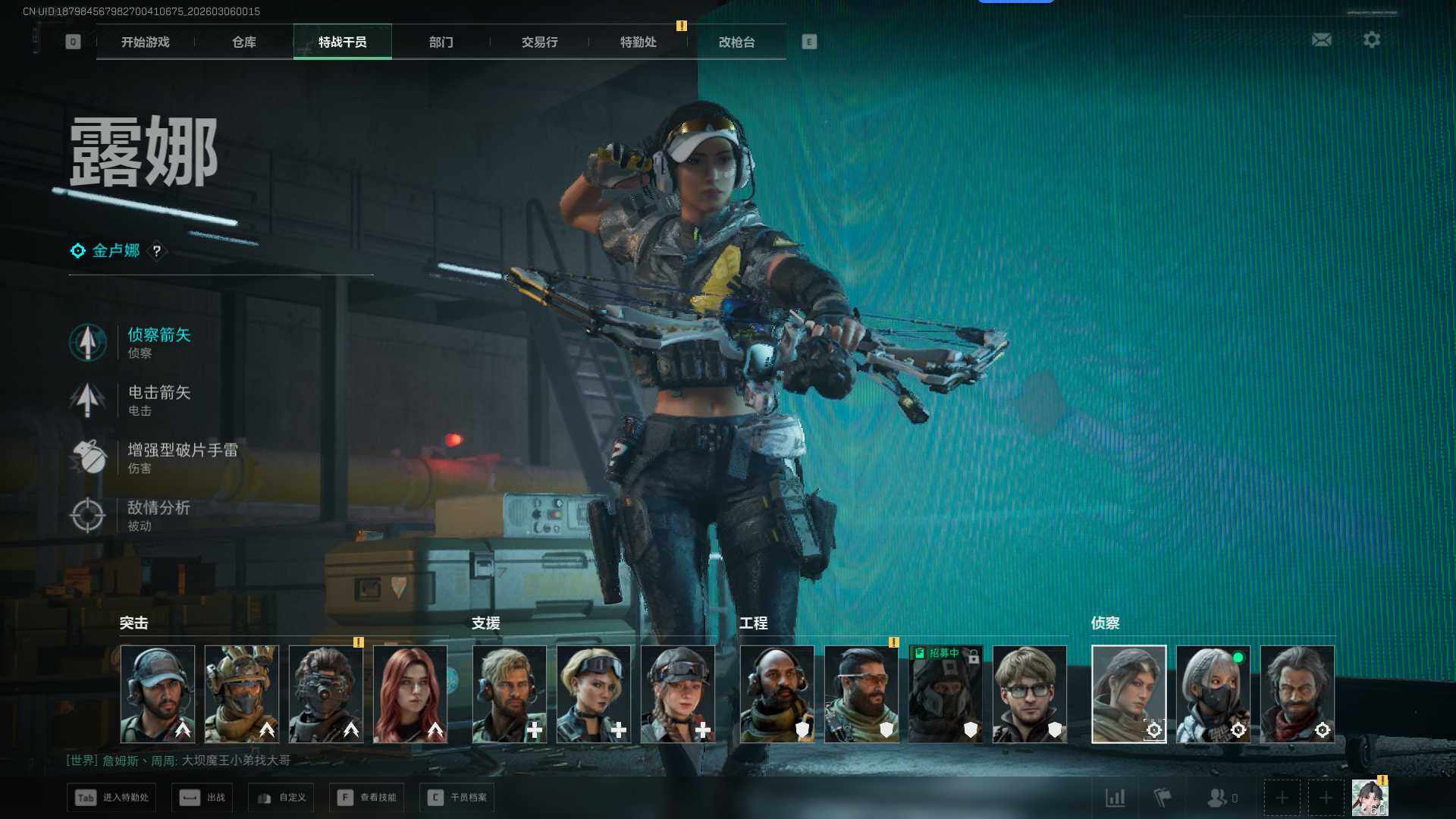Open the 干员档案 operator file

457,798
